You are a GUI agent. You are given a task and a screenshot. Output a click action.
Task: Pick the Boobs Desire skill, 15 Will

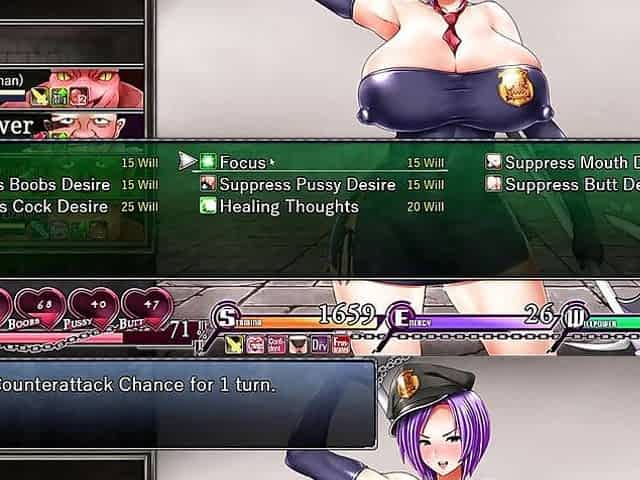55,185
